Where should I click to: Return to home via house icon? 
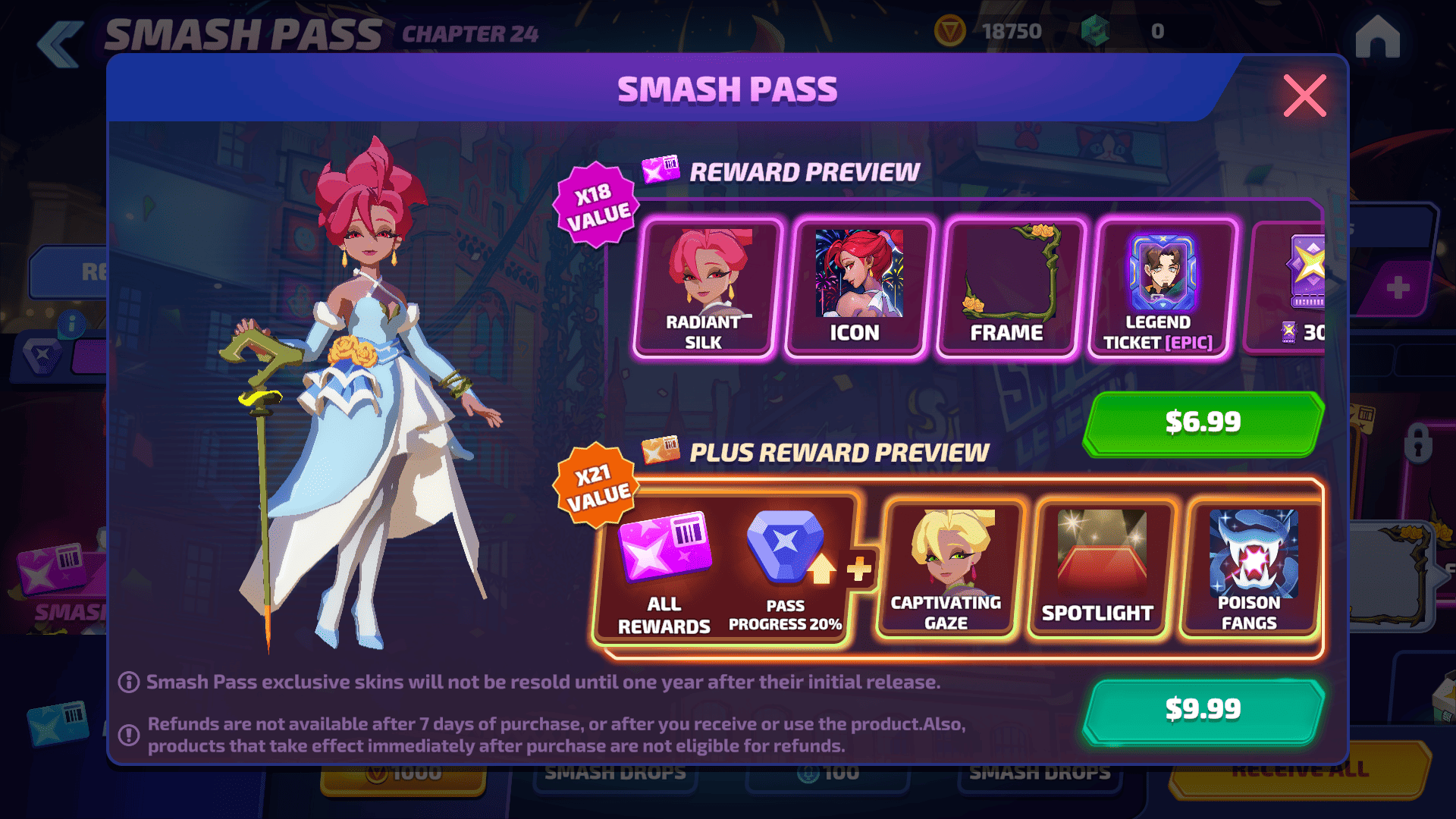(x=1377, y=36)
